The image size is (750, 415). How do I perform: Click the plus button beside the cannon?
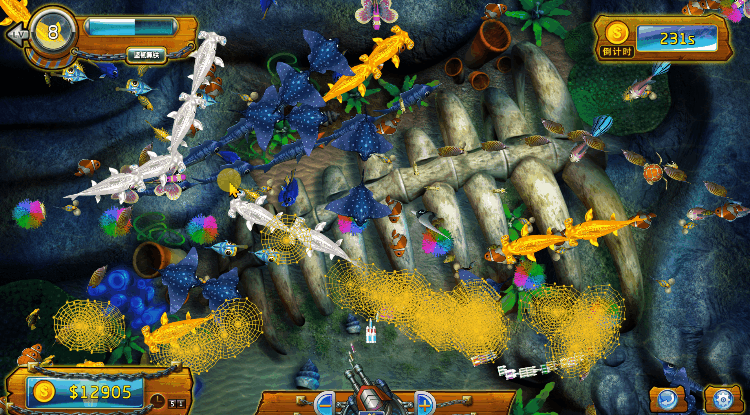tap(424, 404)
